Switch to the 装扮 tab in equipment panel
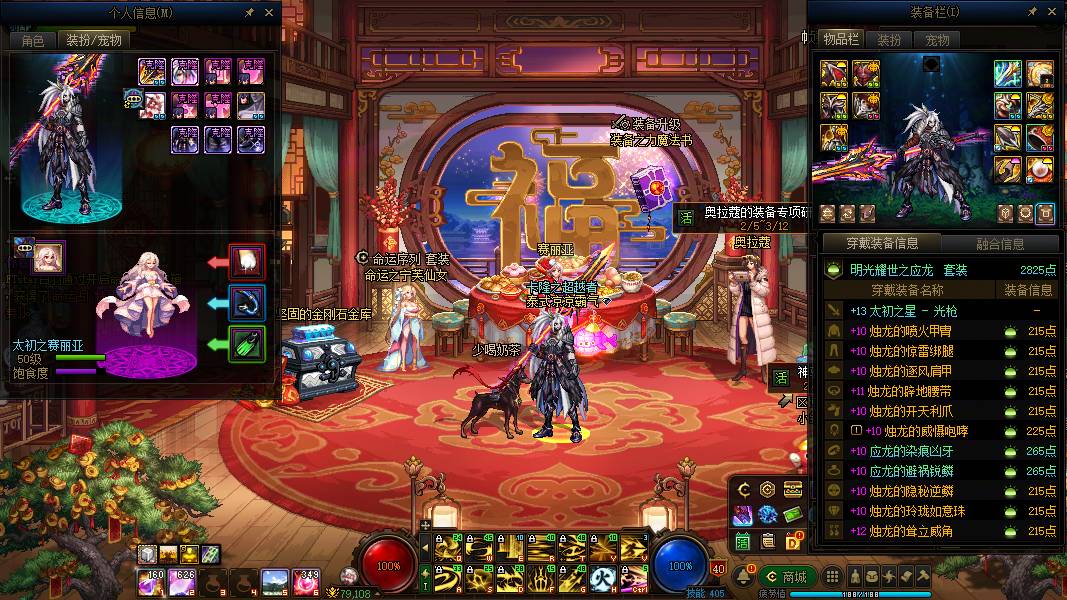This screenshot has width=1067, height=600. tap(889, 40)
